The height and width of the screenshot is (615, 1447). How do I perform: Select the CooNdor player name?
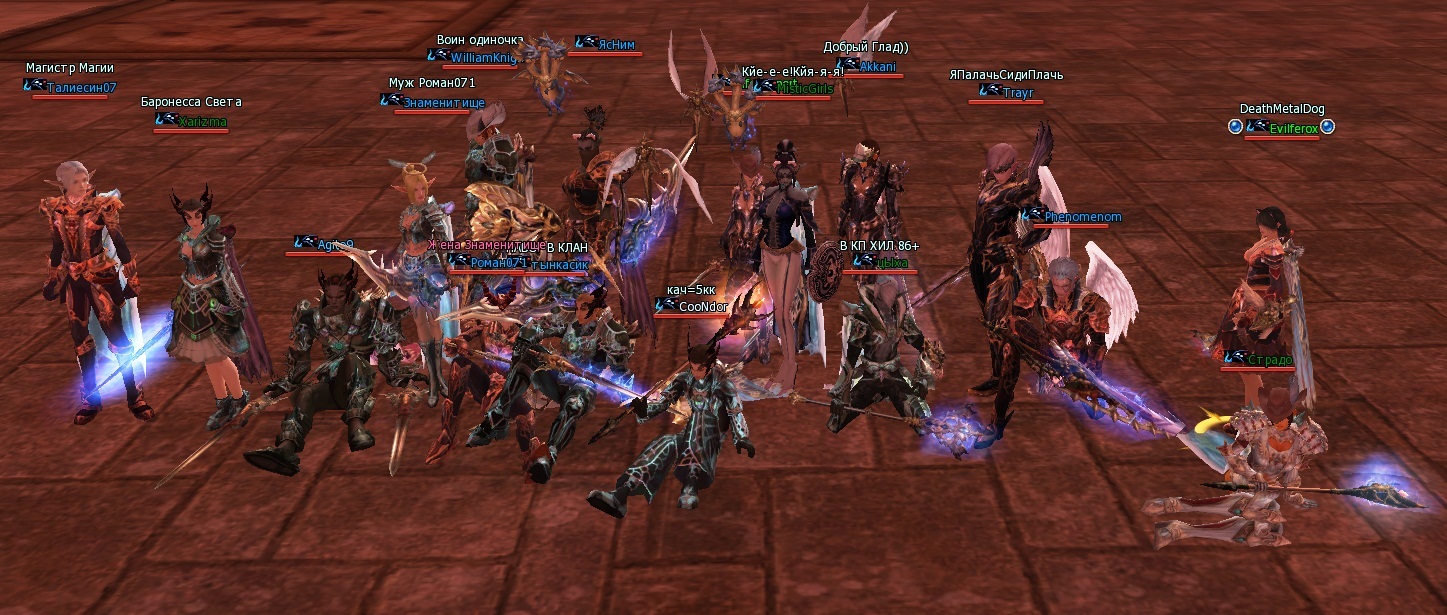703,307
